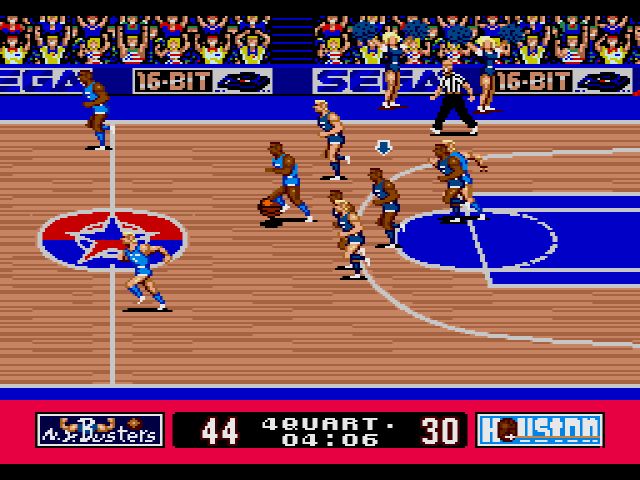Click the N.Y. Busters team badge
The image size is (640, 480).
click(100, 430)
